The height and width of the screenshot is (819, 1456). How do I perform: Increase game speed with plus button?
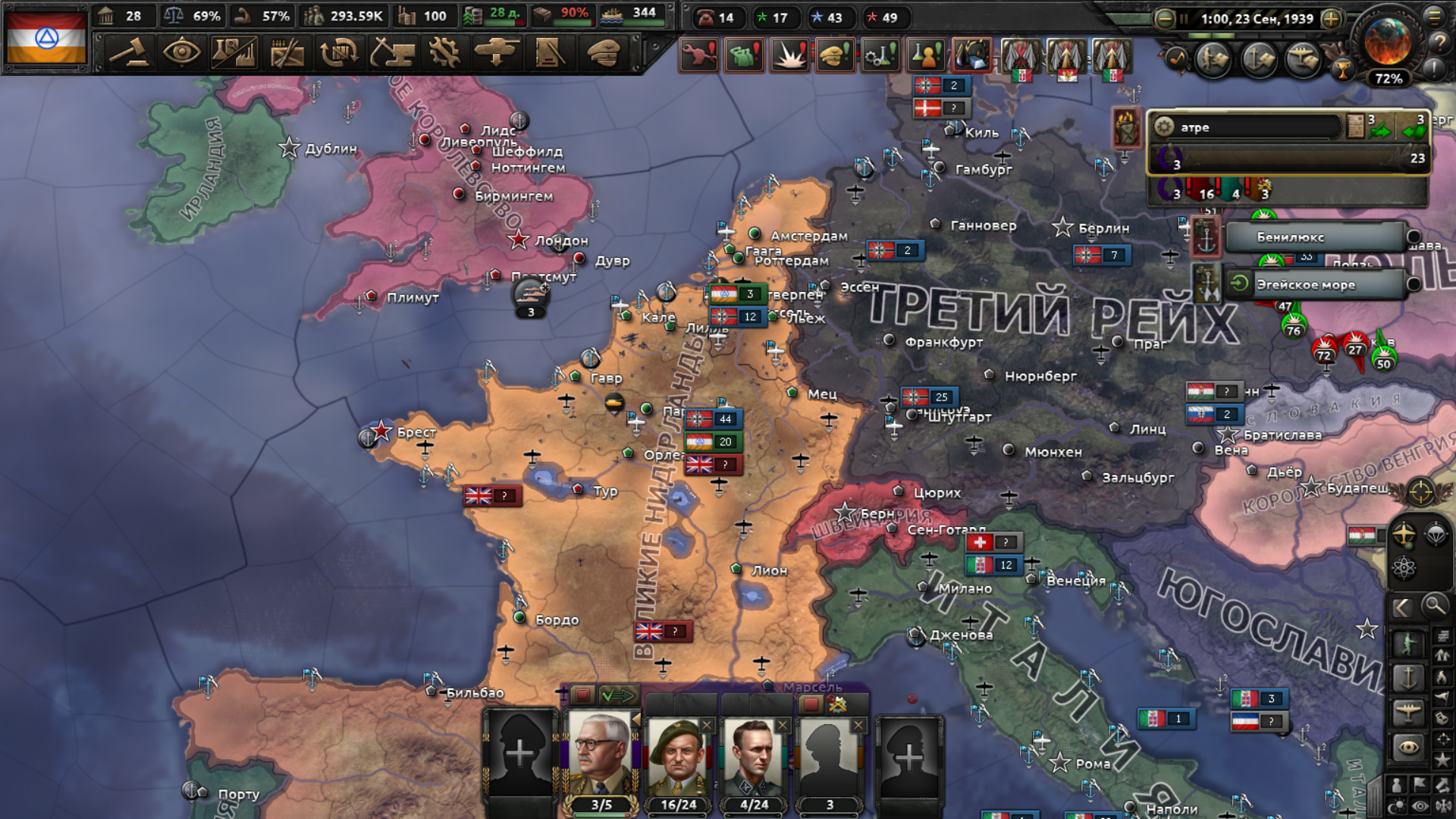click(1331, 19)
